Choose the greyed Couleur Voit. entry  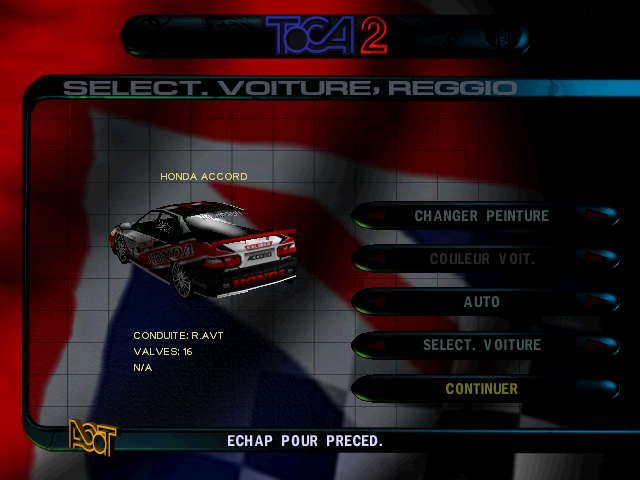coord(481,258)
